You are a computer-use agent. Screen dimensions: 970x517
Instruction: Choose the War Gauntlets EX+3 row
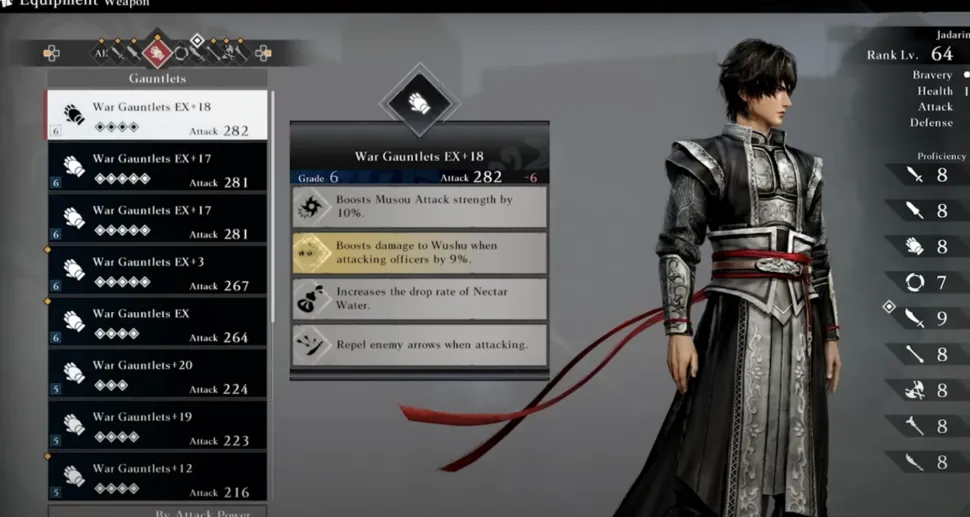[x=157, y=270]
